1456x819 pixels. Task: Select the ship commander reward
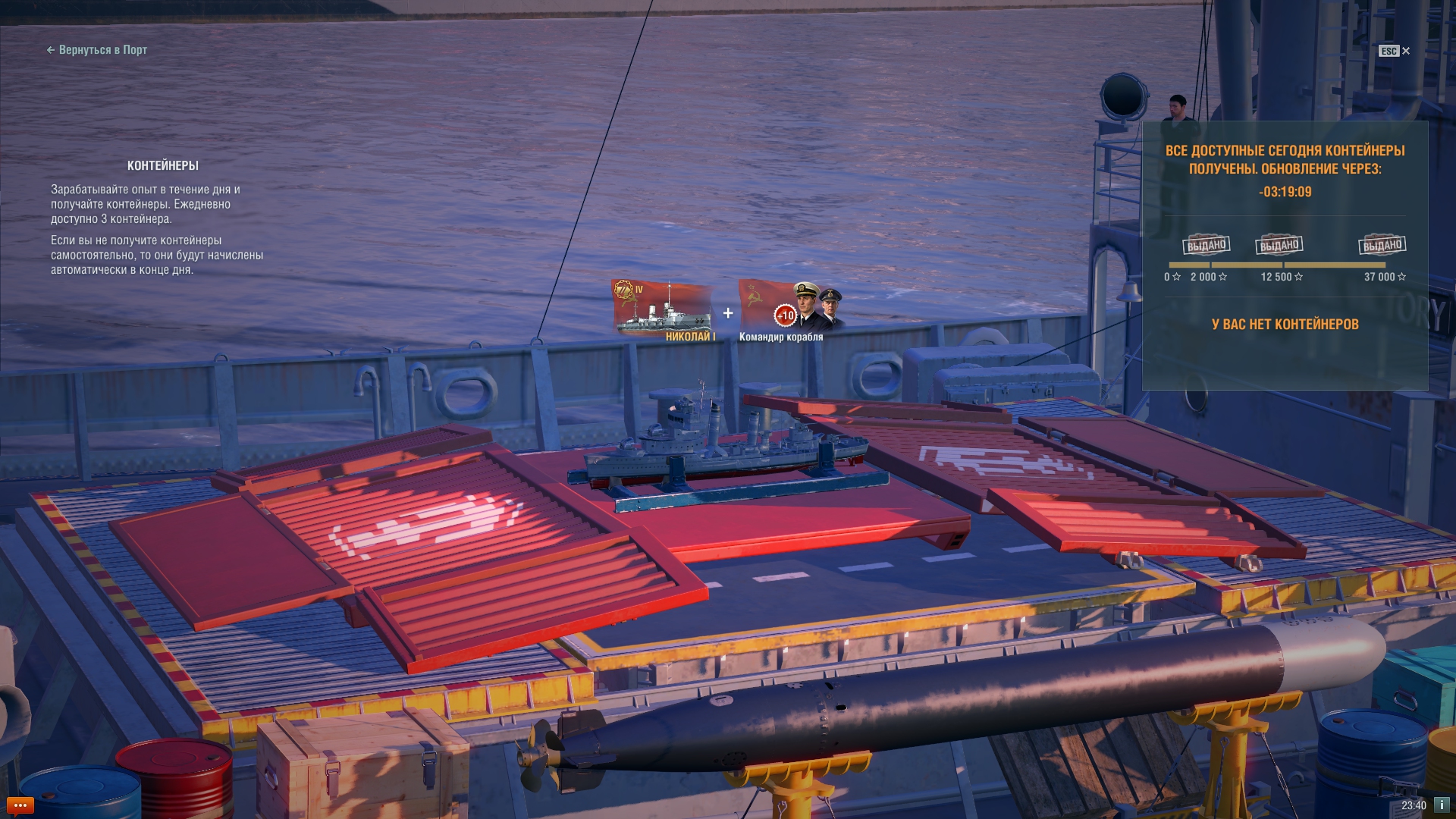tap(790, 311)
